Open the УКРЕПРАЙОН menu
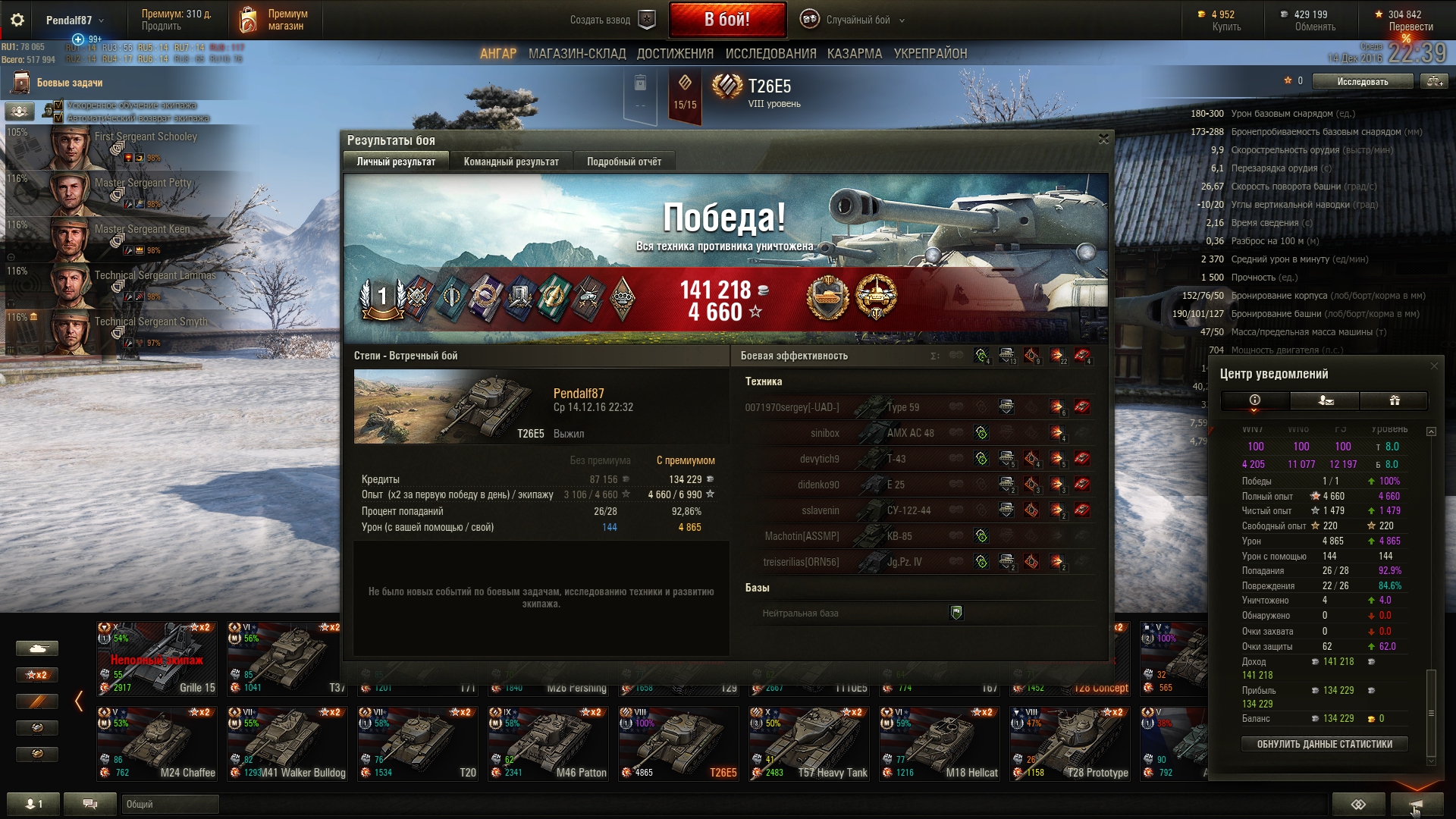 (x=930, y=54)
